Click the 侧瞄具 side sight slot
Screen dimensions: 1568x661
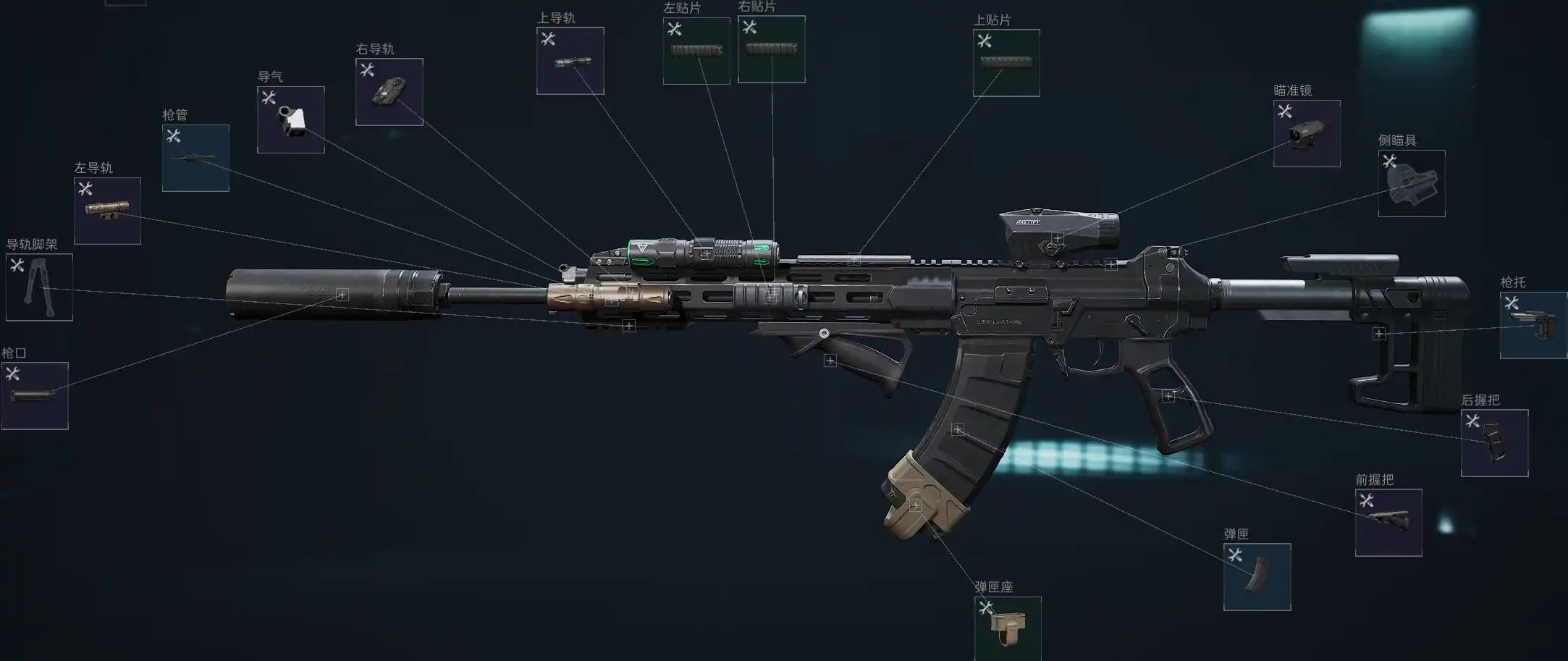click(x=1412, y=184)
